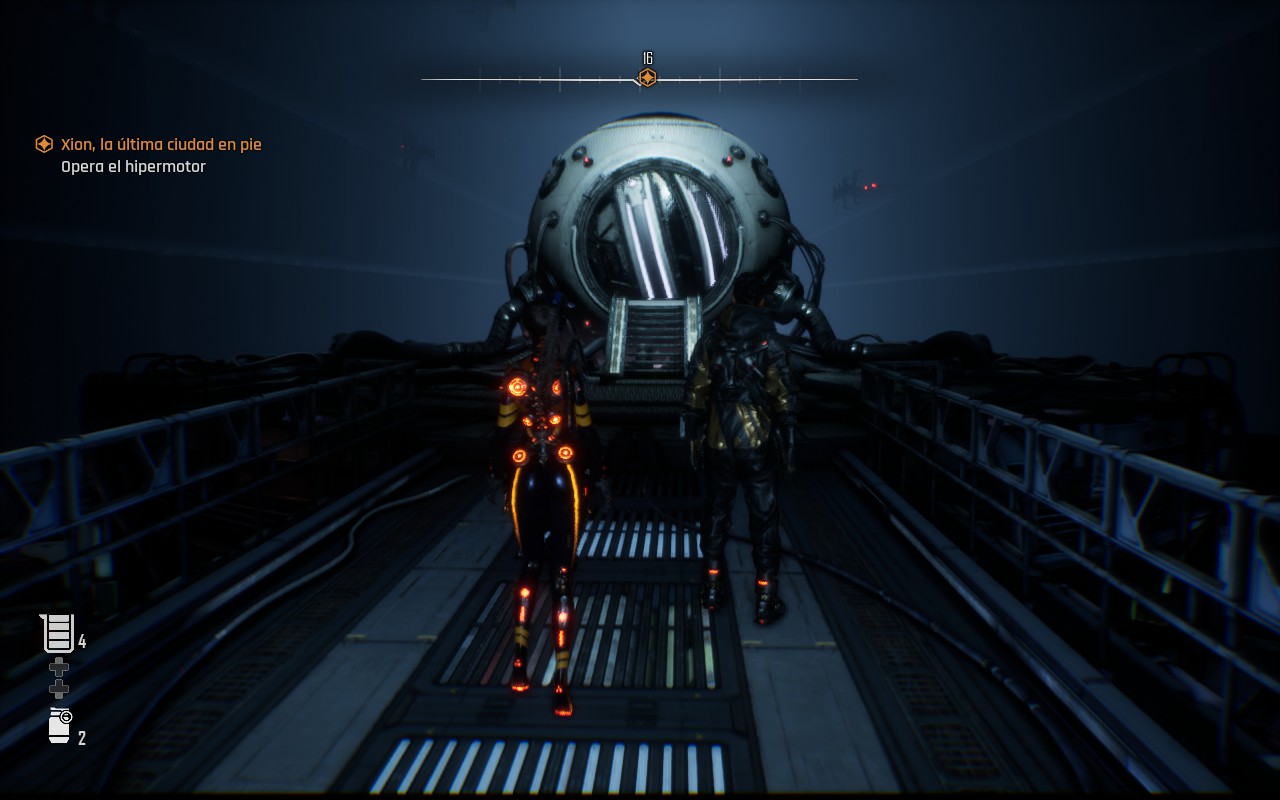The width and height of the screenshot is (1280, 800).
Task: Choose the grenade canister item icon
Action: click(60, 726)
